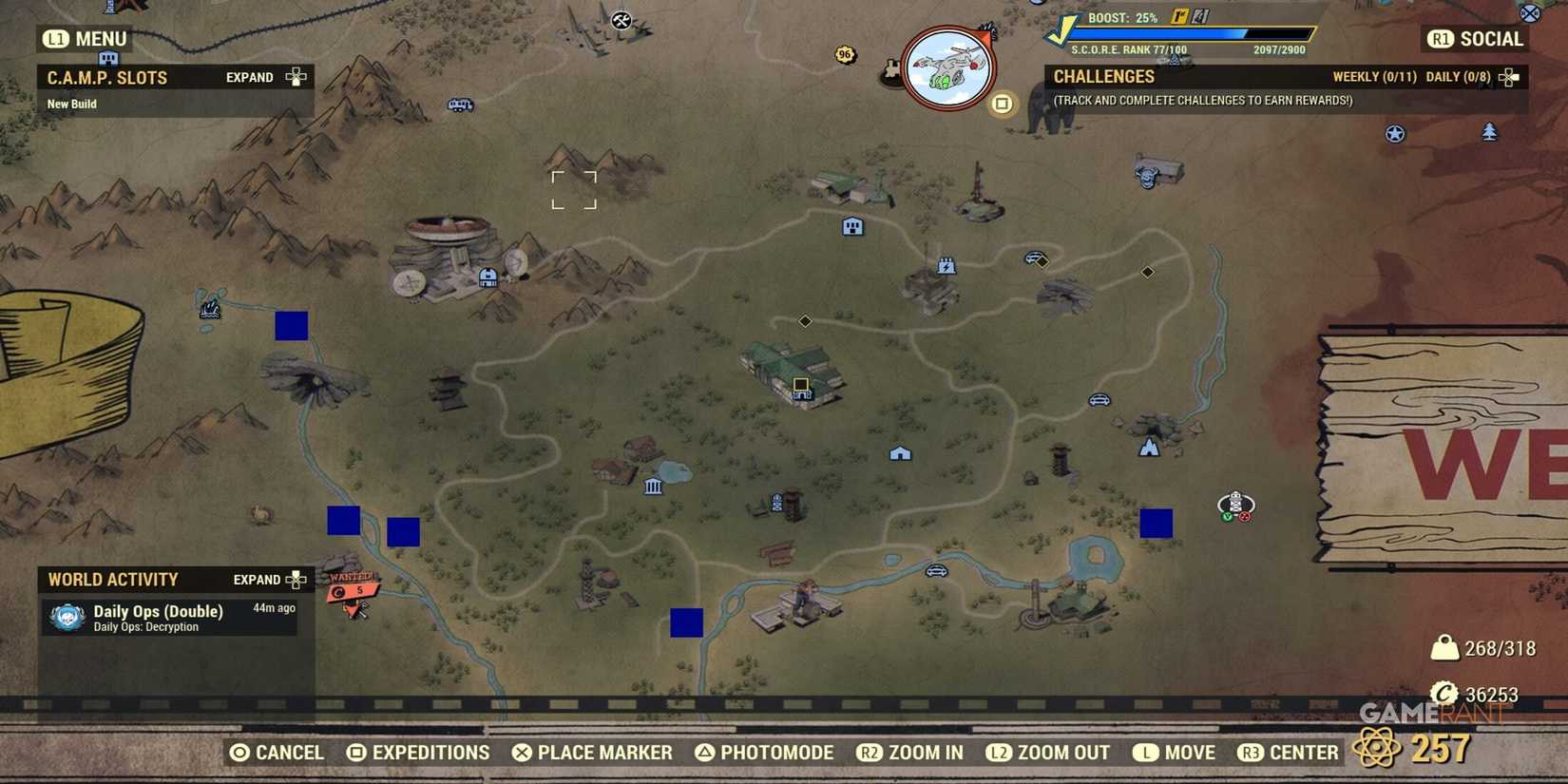Open the Wanted bounty poster marker
Screen dimensions: 1568x784
click(x=354, y=589)
